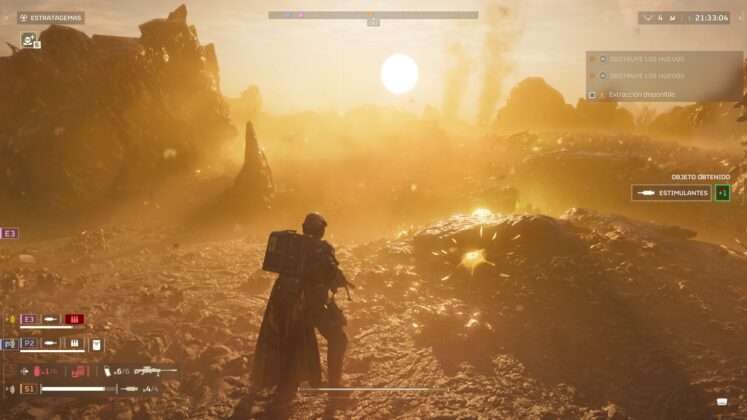Click the red ammo icon beside E3

[75, 319]
